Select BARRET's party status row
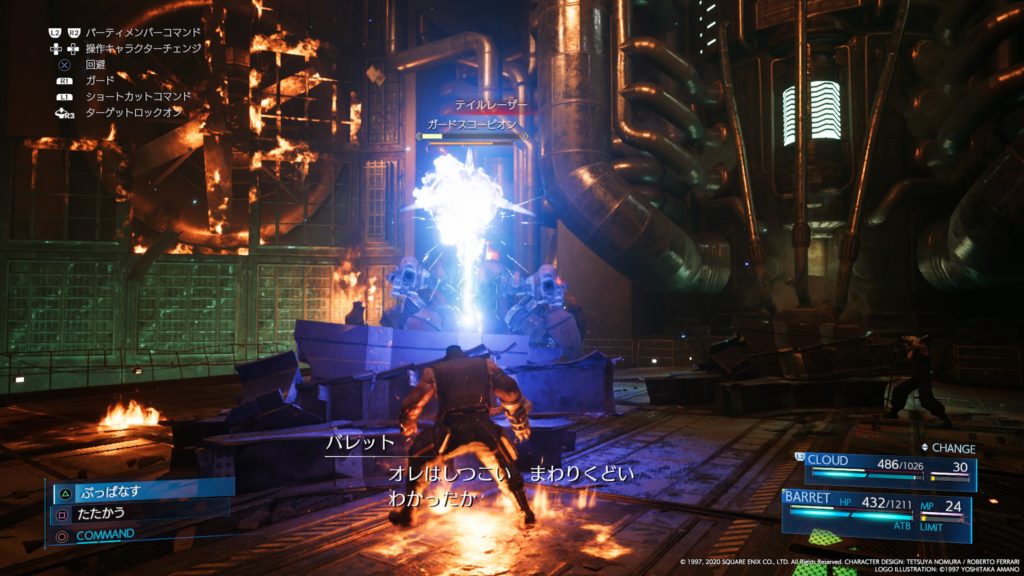 (875, 507)
